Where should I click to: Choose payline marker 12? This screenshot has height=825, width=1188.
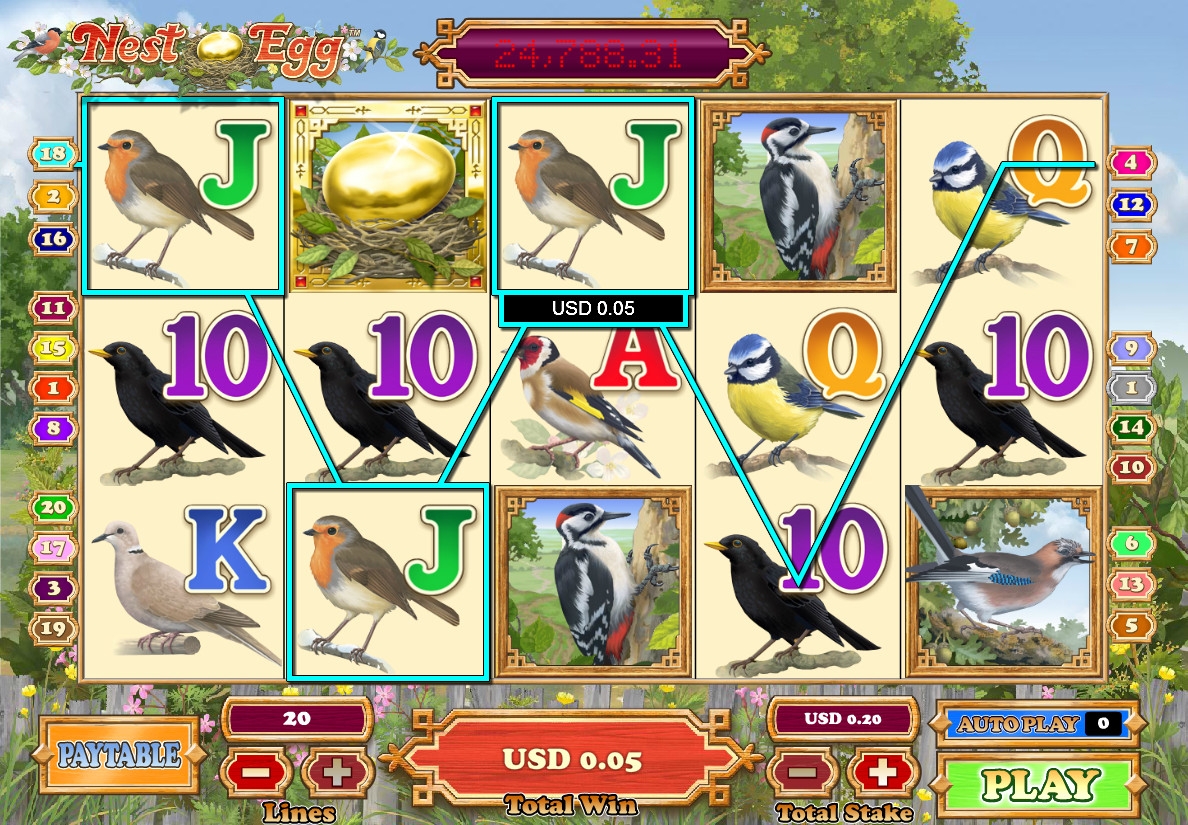click(1131, 204)
